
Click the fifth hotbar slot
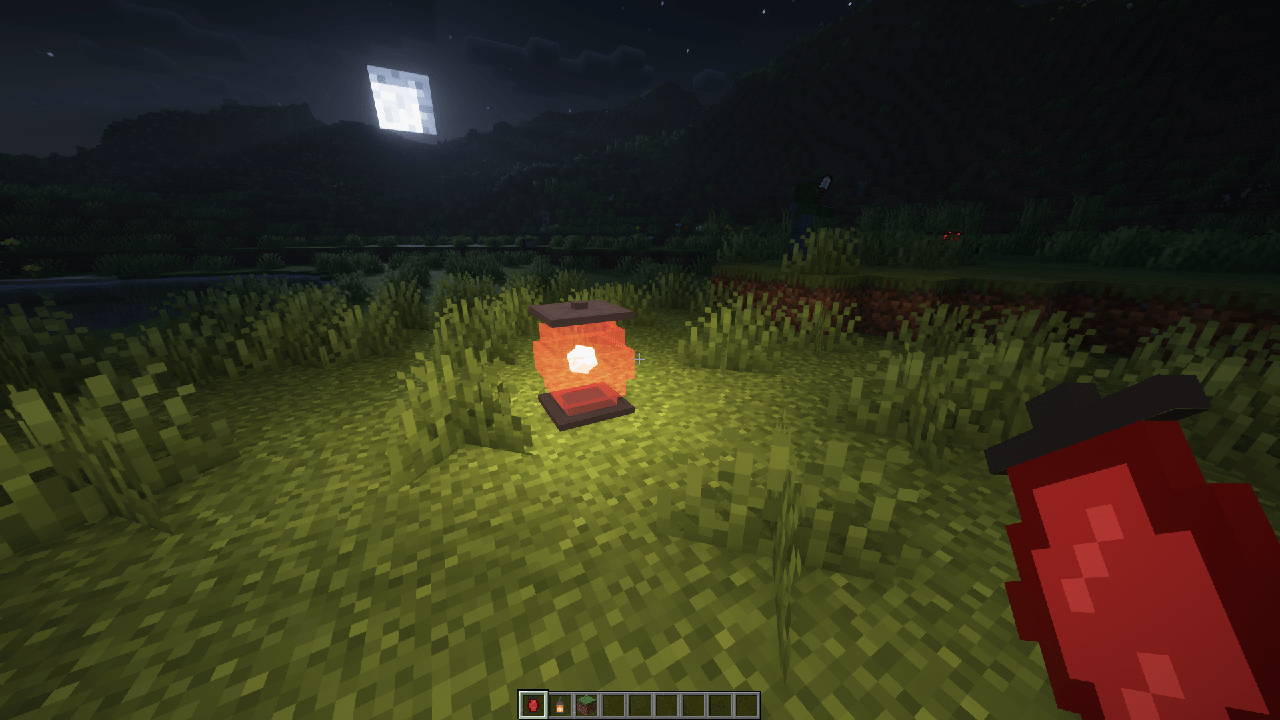point(638,707)
